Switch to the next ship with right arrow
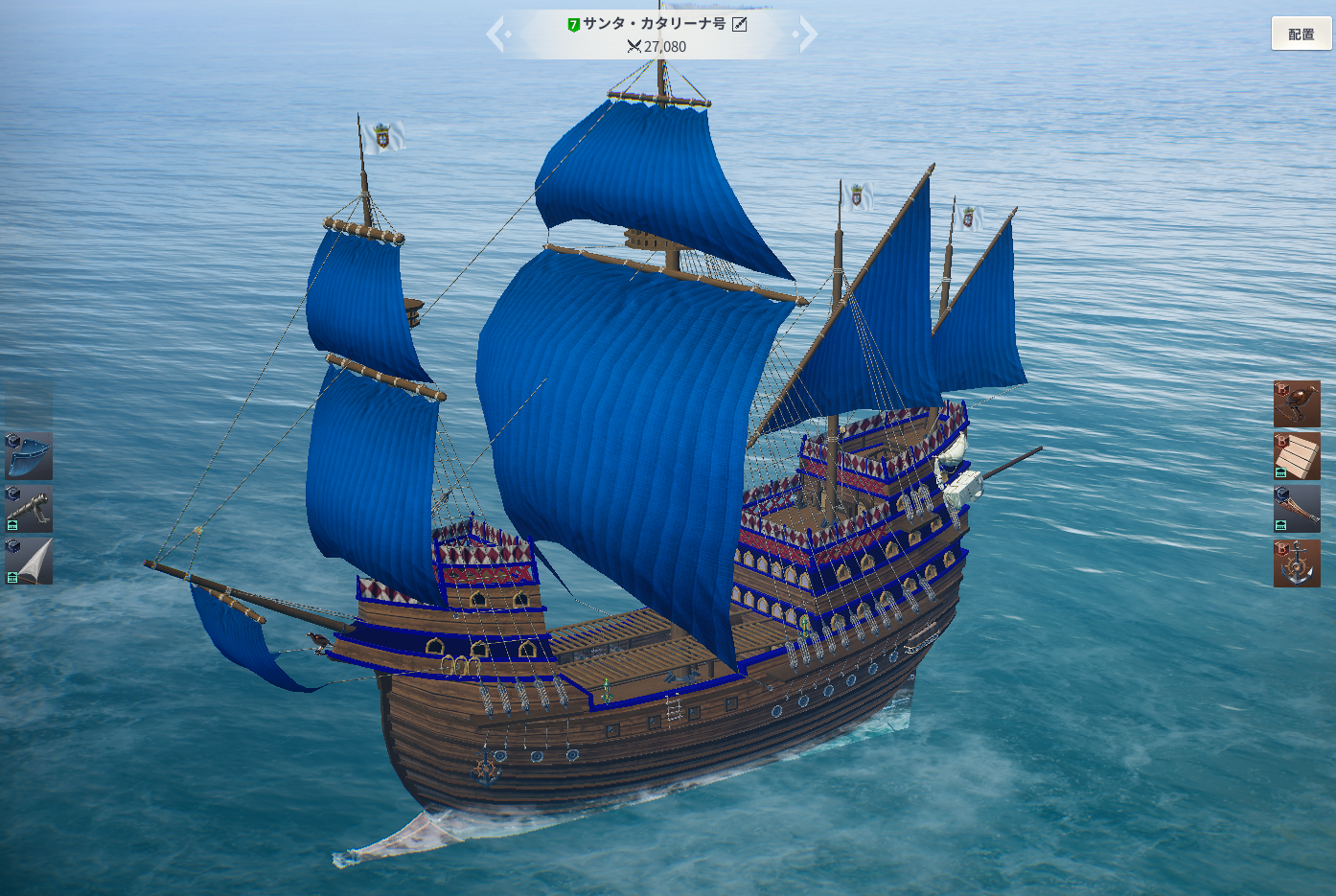 pyautogui.click(x=808, y=34)
